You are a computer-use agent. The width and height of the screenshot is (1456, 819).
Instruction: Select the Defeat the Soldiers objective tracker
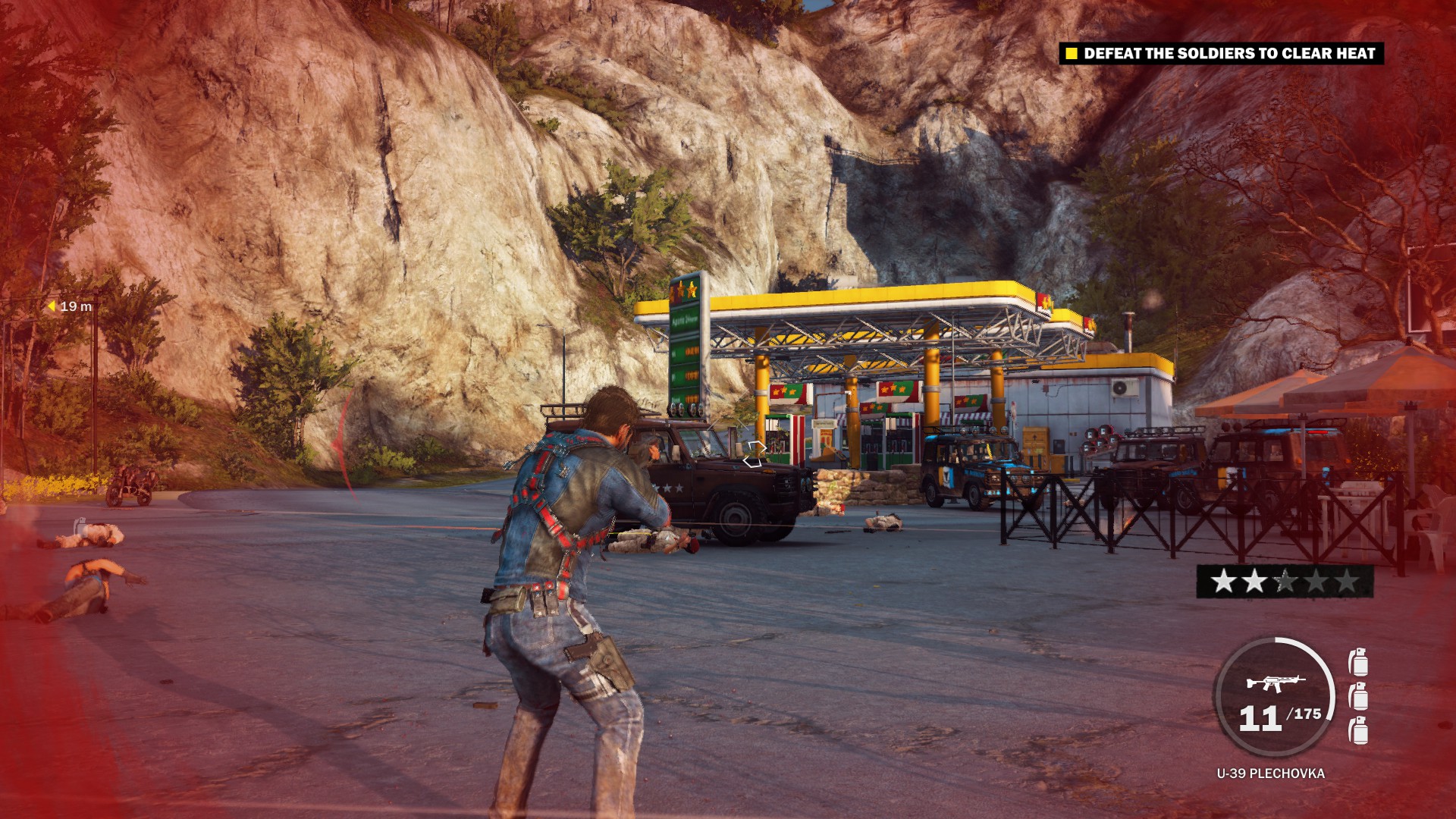(x=1221, y=53)
